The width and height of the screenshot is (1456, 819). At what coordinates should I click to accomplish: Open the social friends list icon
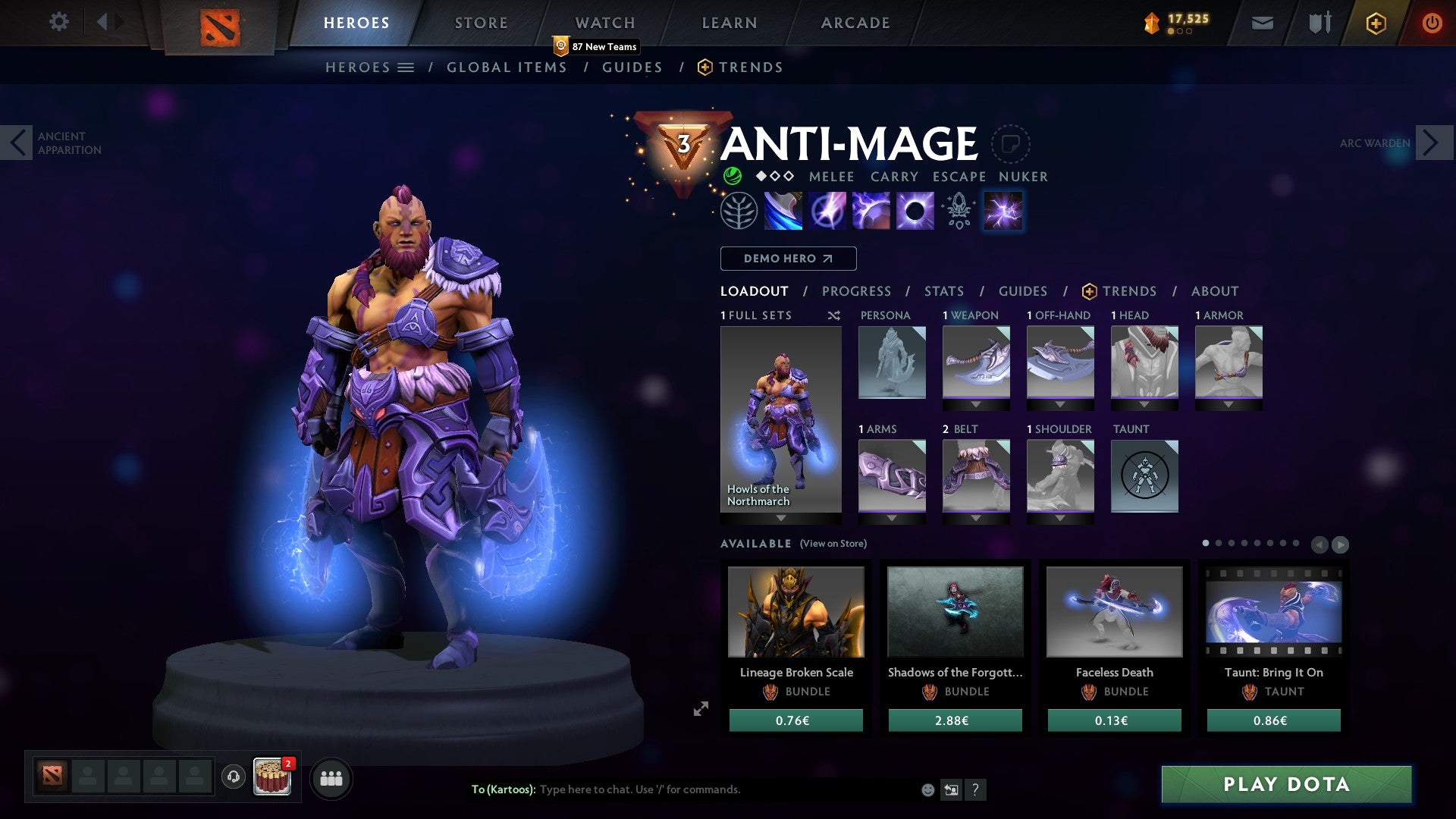pyautogui.click(x=330, y=778)
